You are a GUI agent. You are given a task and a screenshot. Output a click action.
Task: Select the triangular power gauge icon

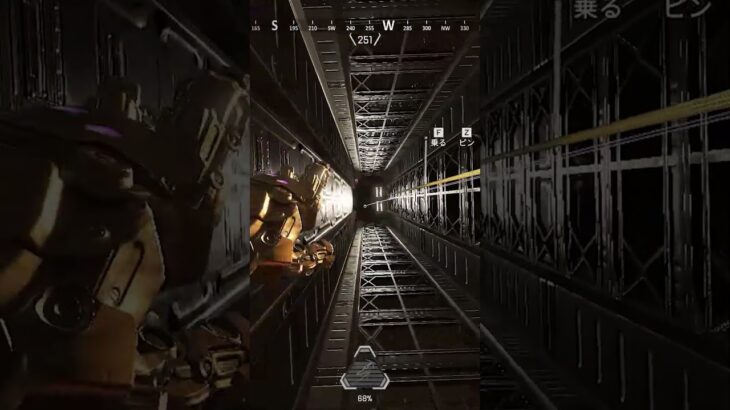tap(364, 369)
